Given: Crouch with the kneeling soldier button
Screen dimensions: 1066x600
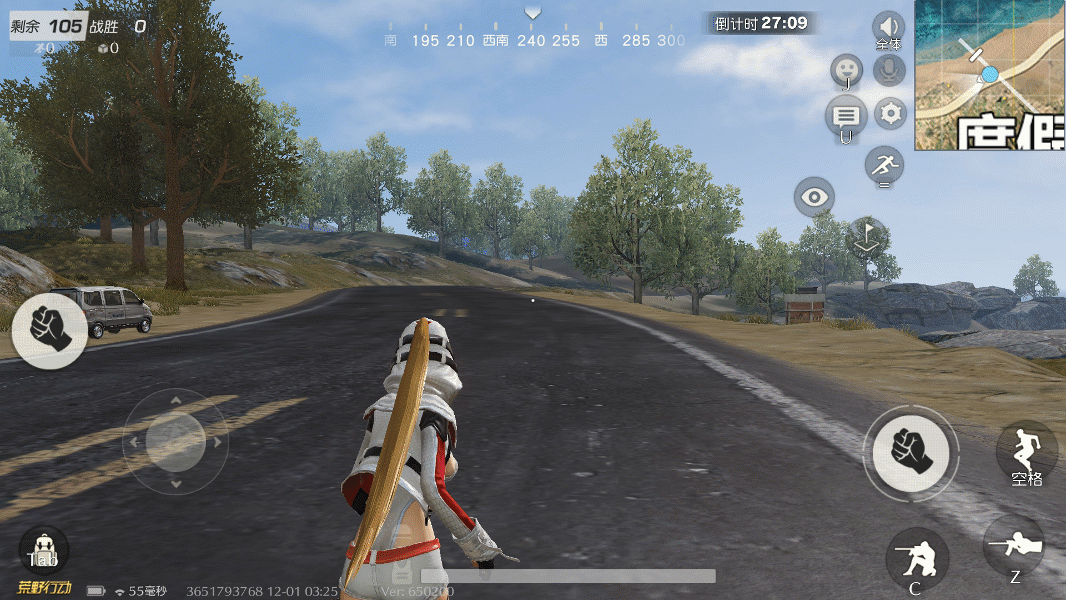Looking at the screenshot, I should tap(917, 559).
